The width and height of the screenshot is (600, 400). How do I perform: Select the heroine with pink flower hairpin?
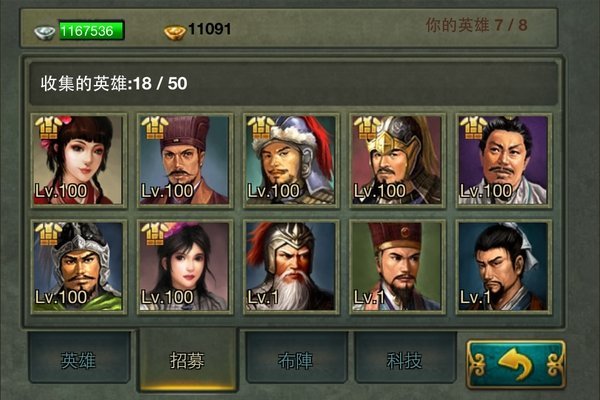pos(78,160)
